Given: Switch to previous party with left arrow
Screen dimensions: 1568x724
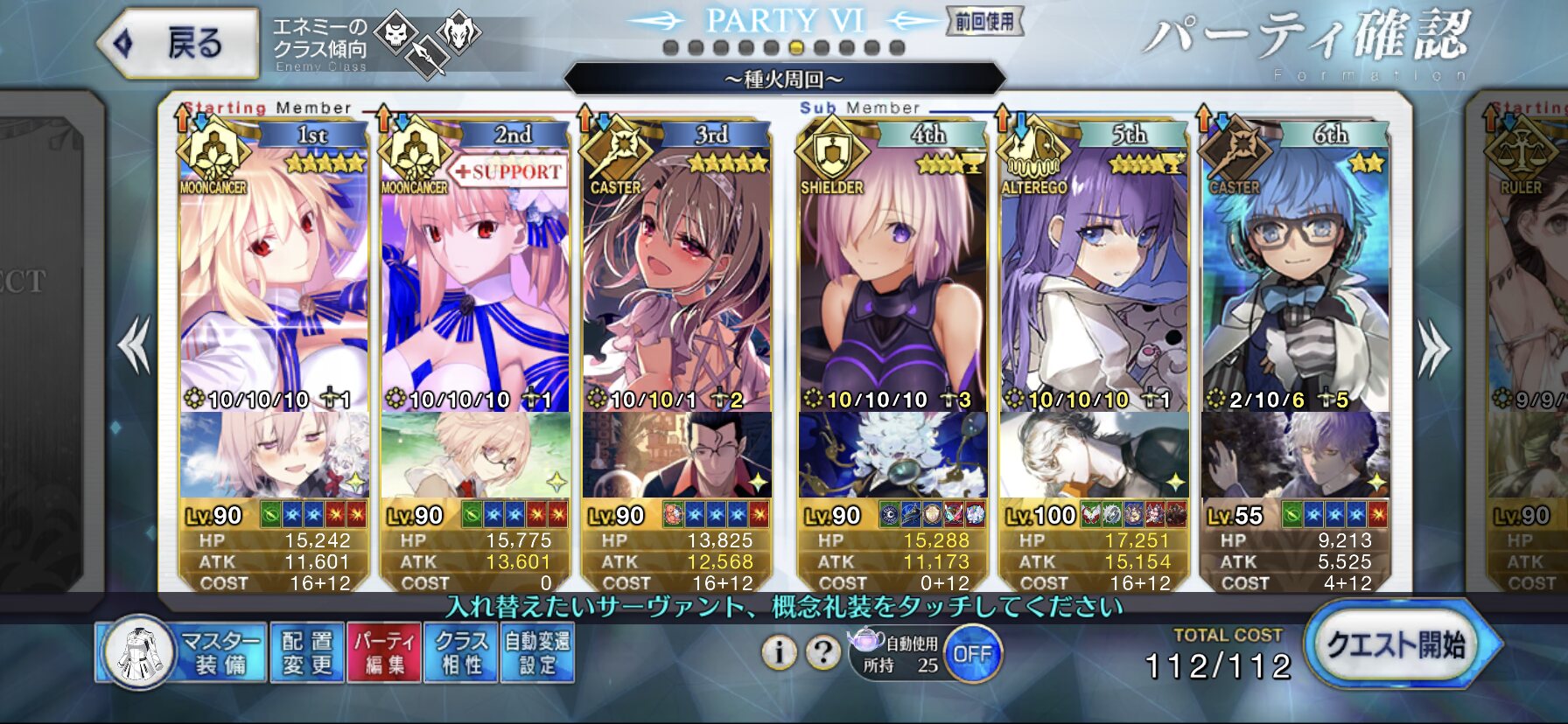Looking at the screenshot, I should (x=135, y=346).
